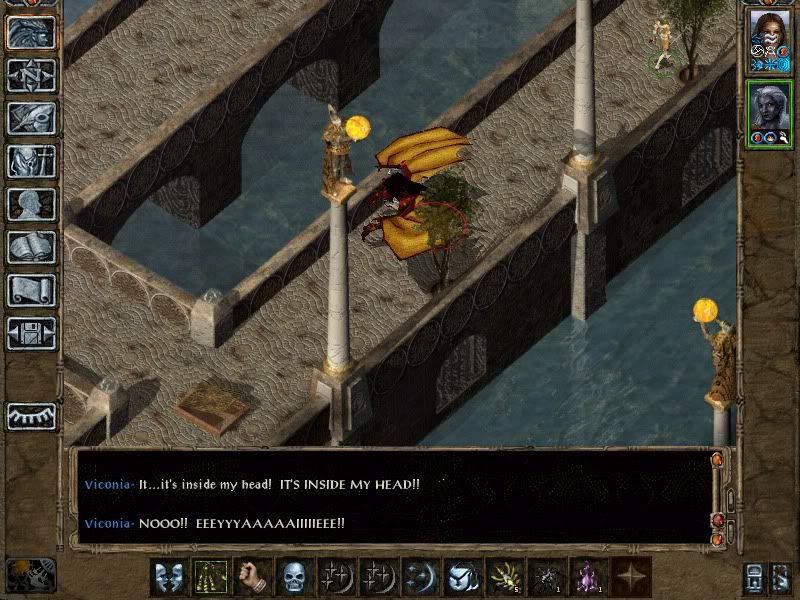Open special abilities (four-pointed star)
Screen dimensions: 800x600
[x=630, y=578]
